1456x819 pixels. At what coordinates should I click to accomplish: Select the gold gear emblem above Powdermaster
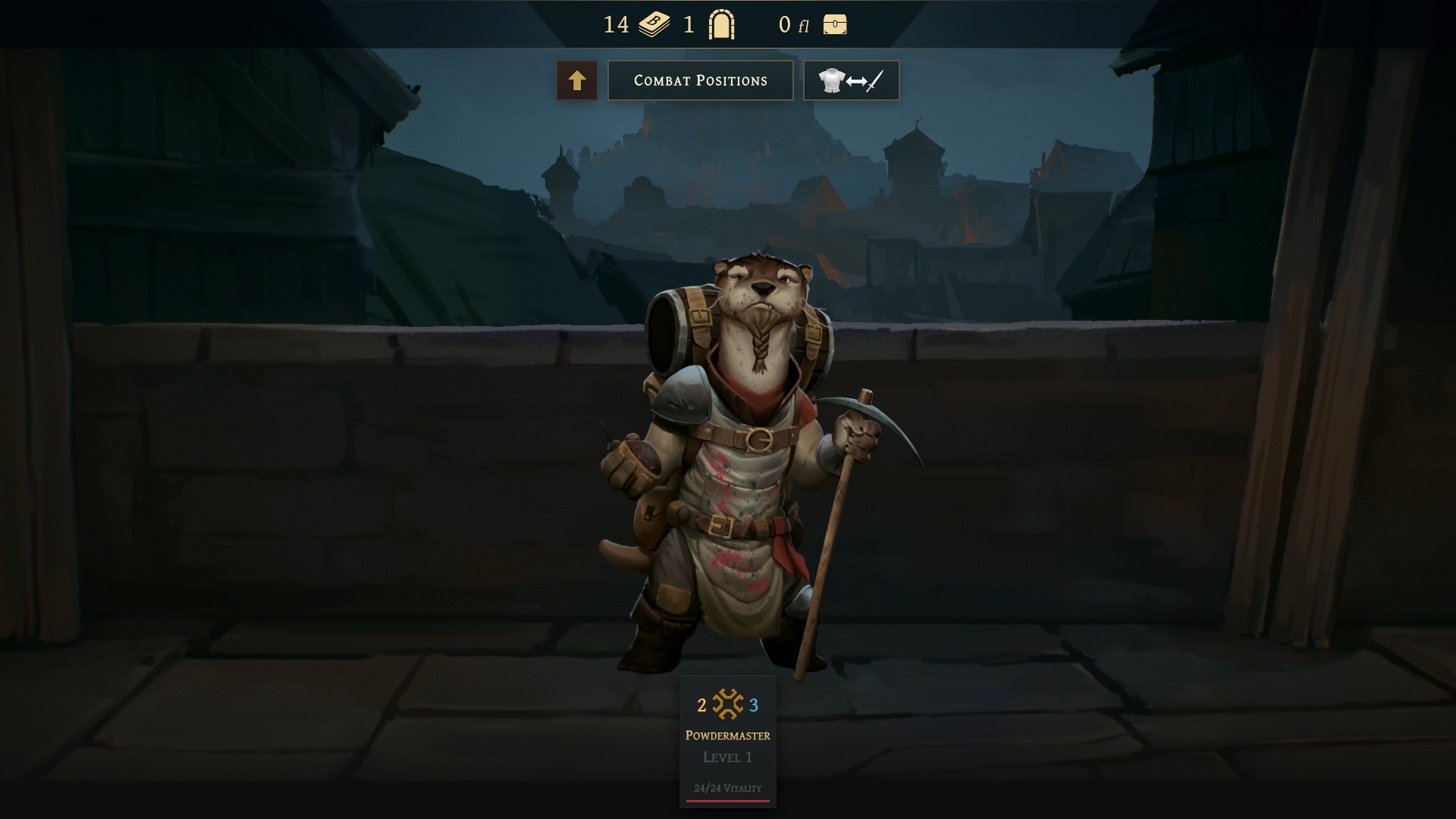[x=726, y=704]
